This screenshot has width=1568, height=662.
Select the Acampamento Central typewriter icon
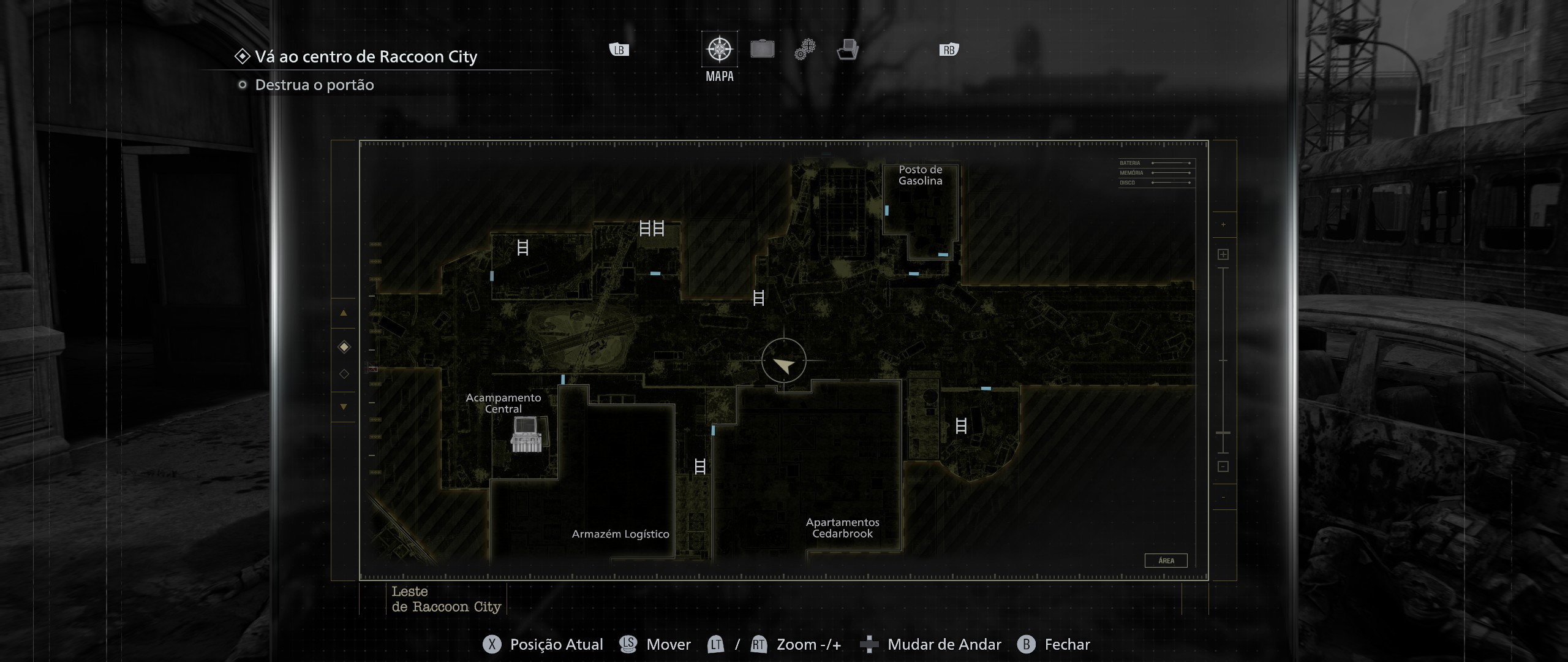526,433
